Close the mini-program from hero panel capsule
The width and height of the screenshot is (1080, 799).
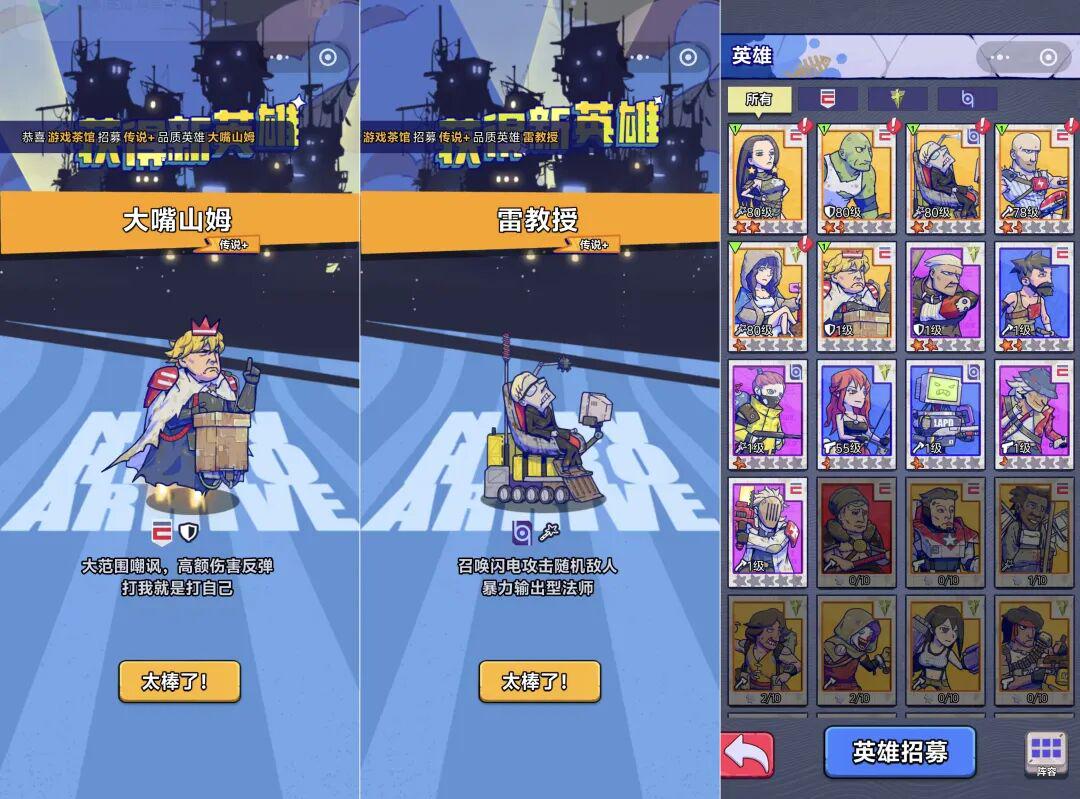click(1048, 57)
